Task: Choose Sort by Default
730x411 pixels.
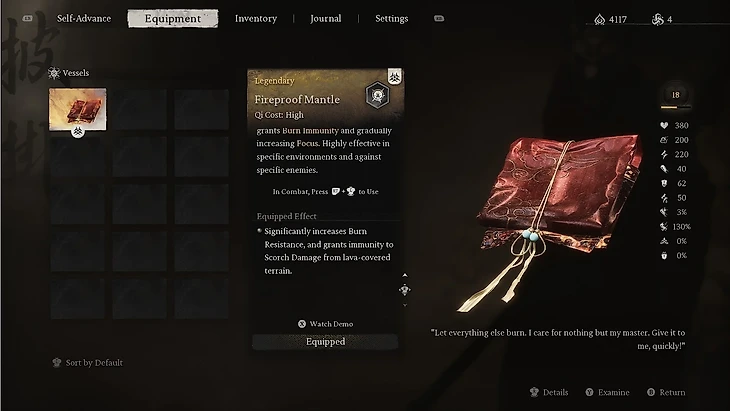Action: [93, 362]
